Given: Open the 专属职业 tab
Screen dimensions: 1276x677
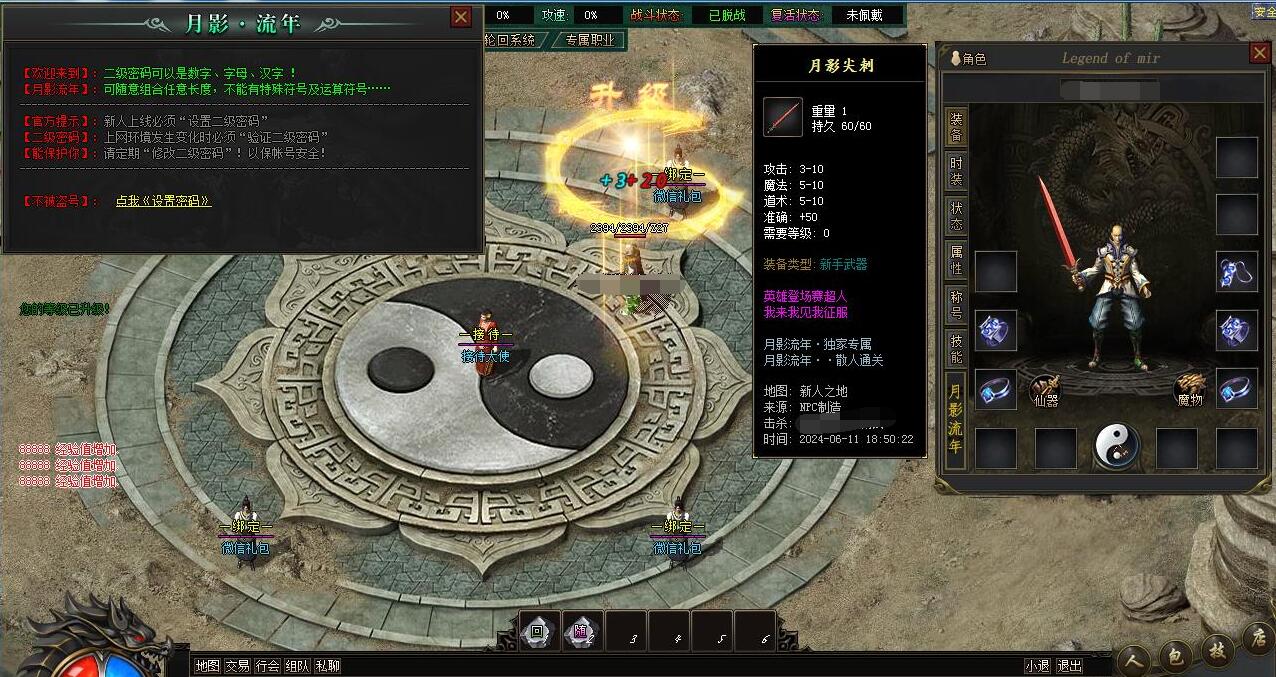Looking at the screenshot, I should click(x=590, y=41).
